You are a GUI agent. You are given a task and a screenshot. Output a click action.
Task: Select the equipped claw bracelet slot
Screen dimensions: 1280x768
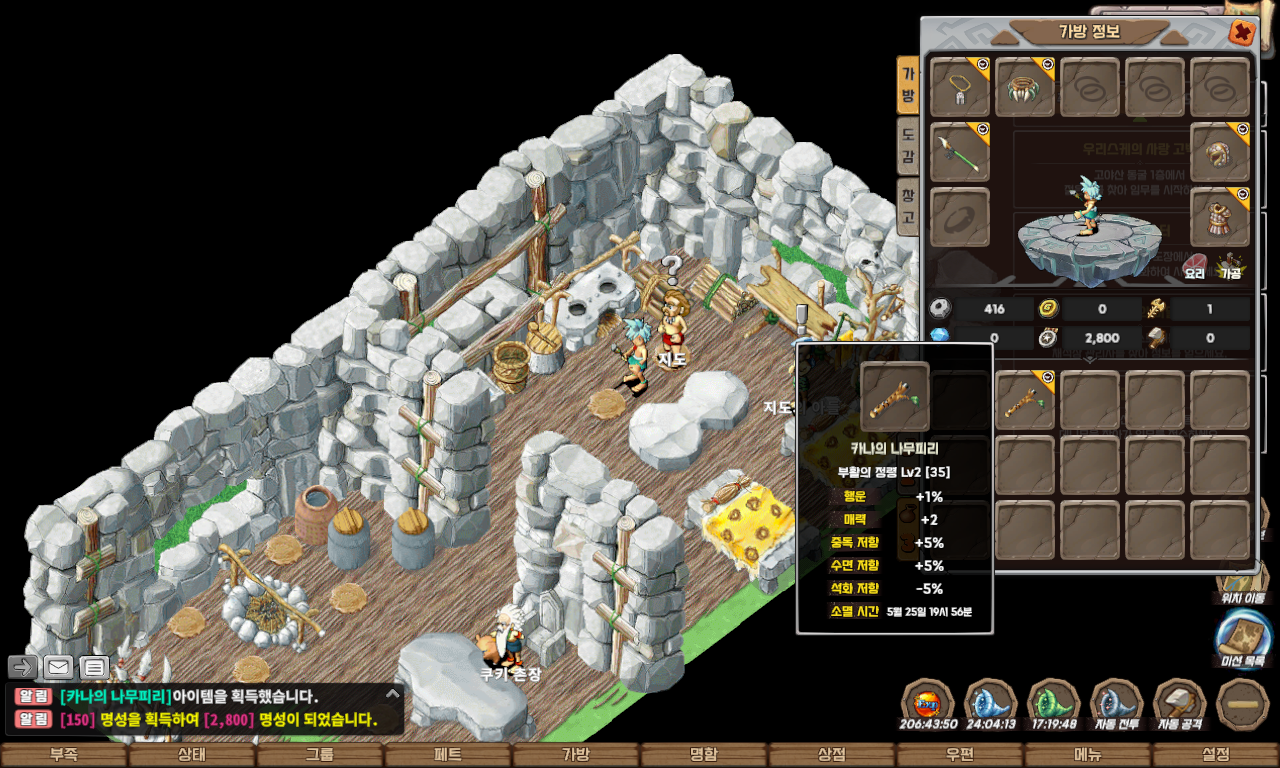click(1025, 87)
